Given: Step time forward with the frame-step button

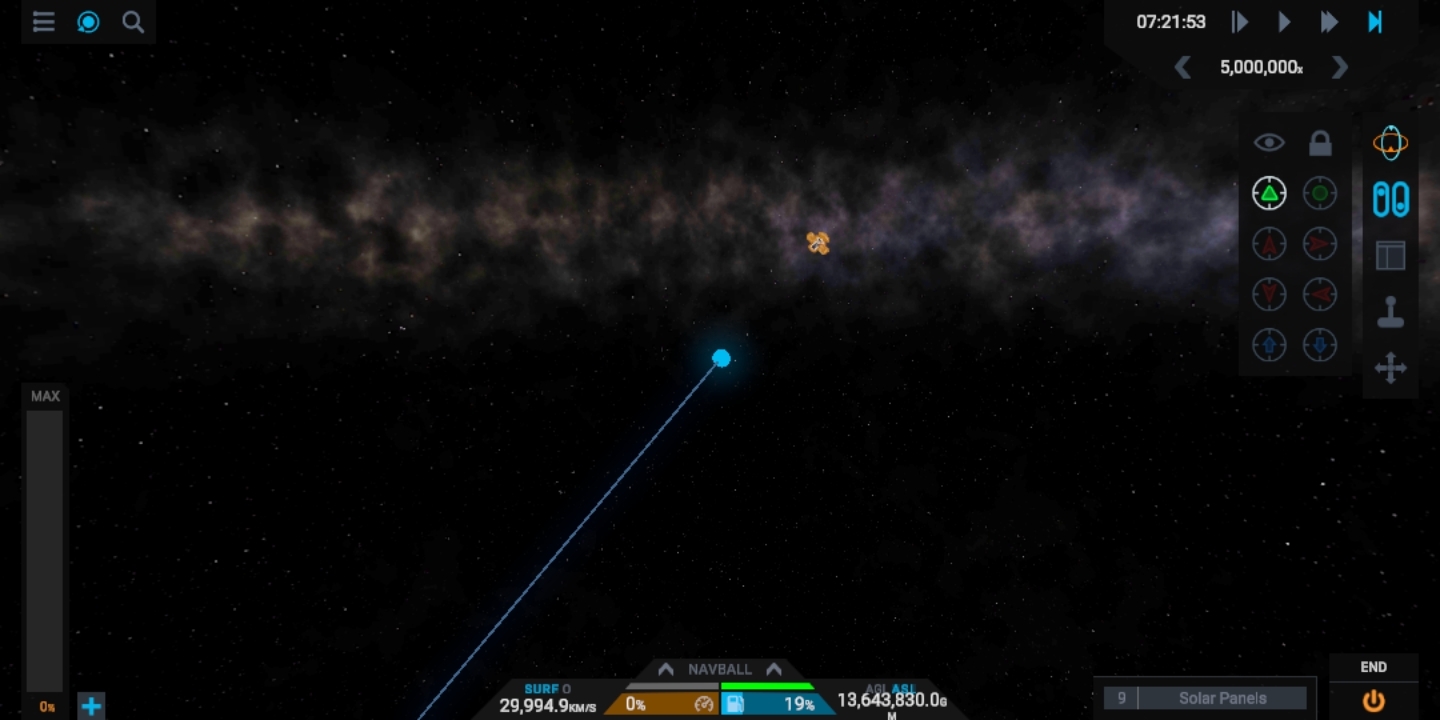Looking at the screenshot, I should click(x=1240, y=22).
